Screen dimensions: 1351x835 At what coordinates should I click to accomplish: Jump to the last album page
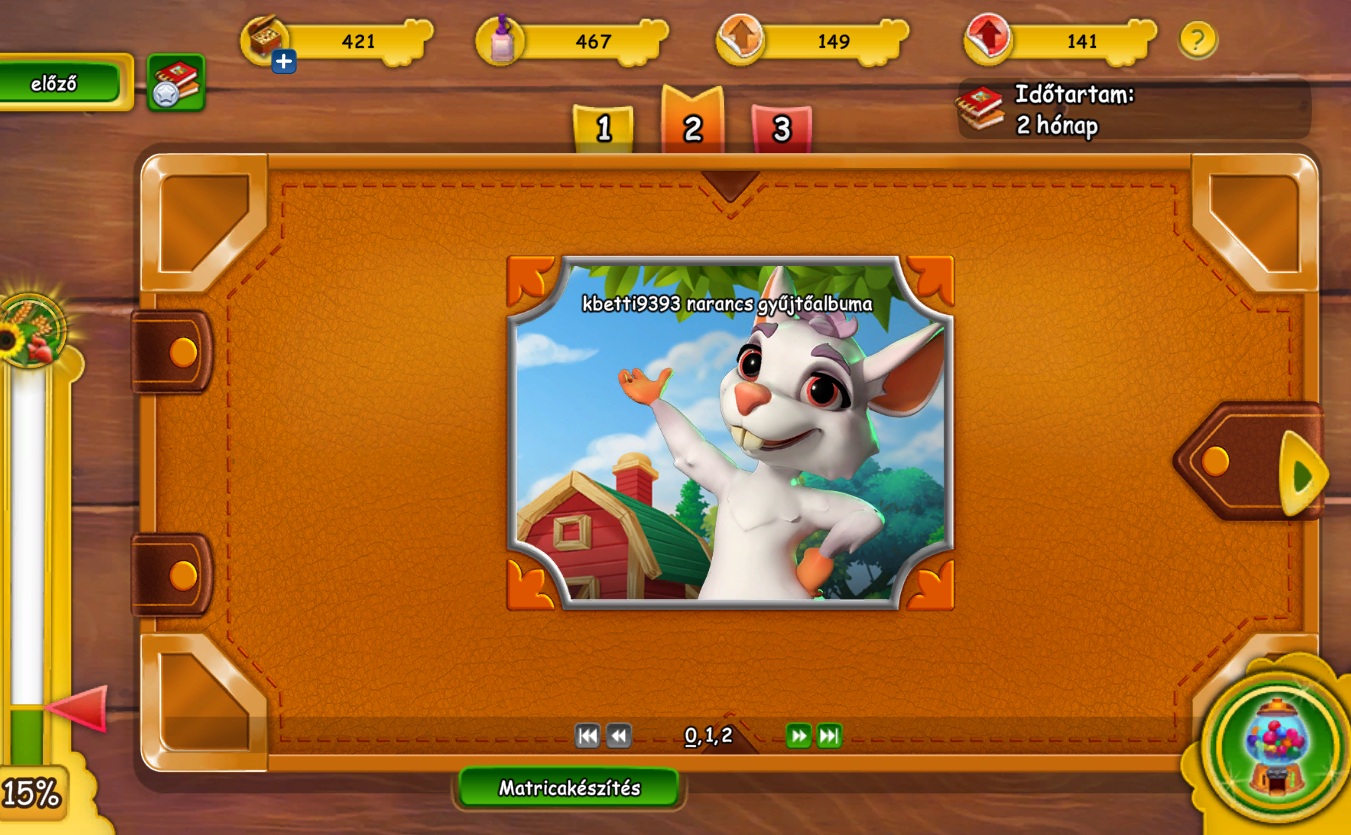click(829, 737)
